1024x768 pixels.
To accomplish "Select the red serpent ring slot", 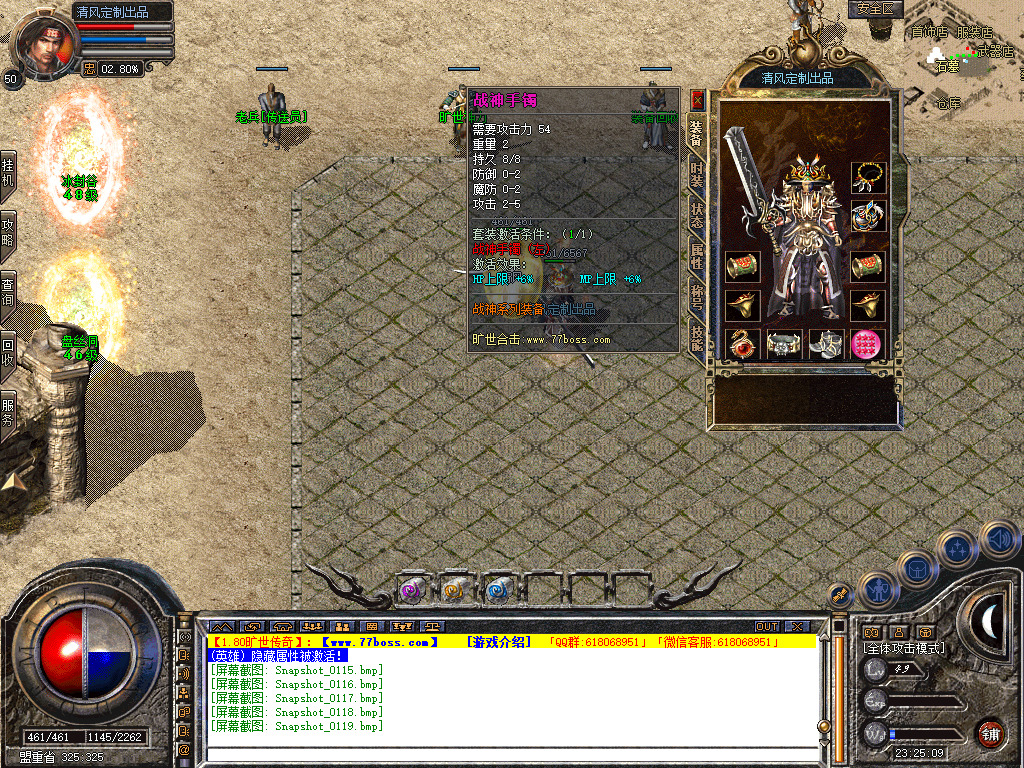I will click(x=742, y=344).
